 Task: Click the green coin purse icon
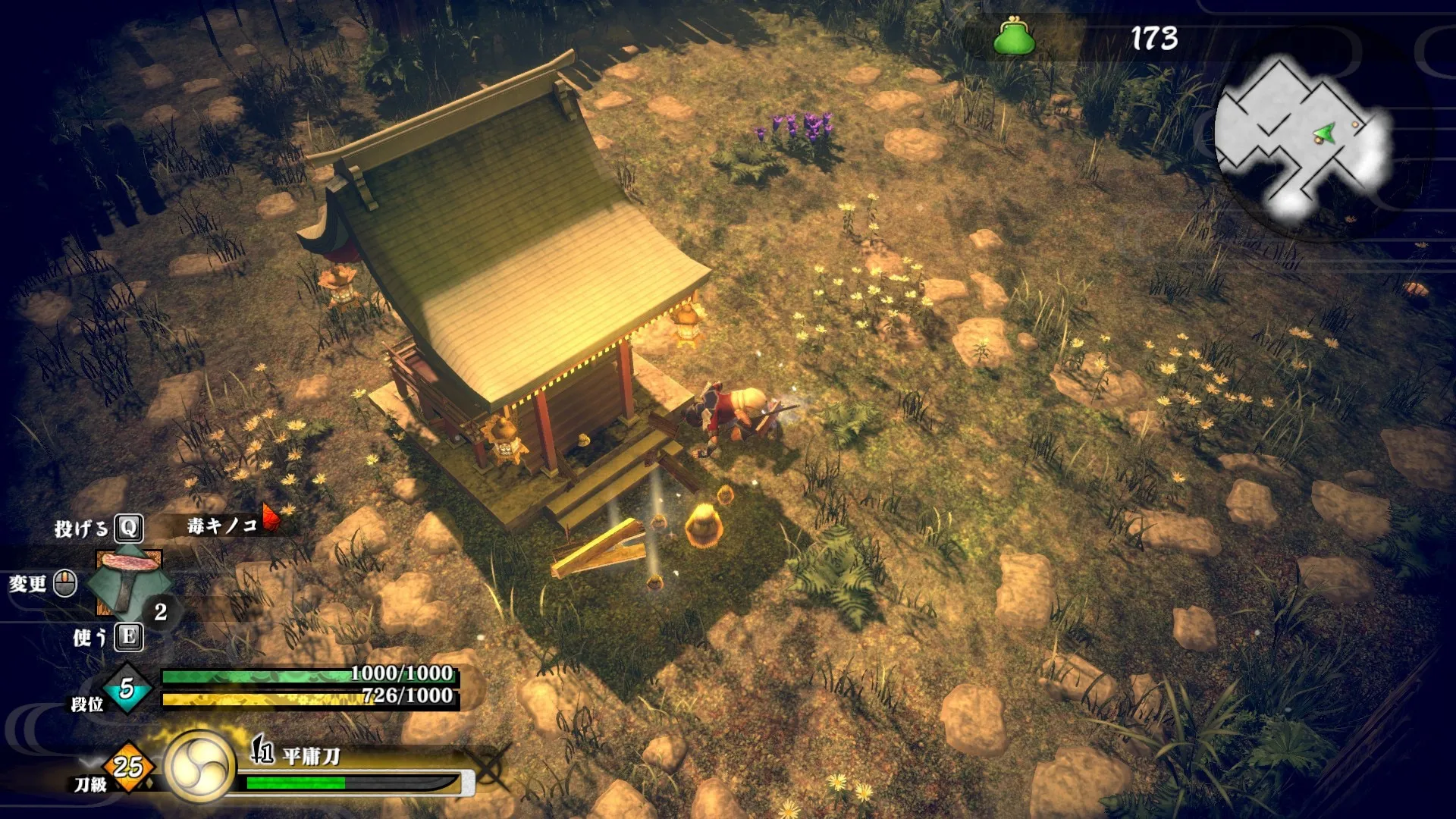coord(1014,37)
